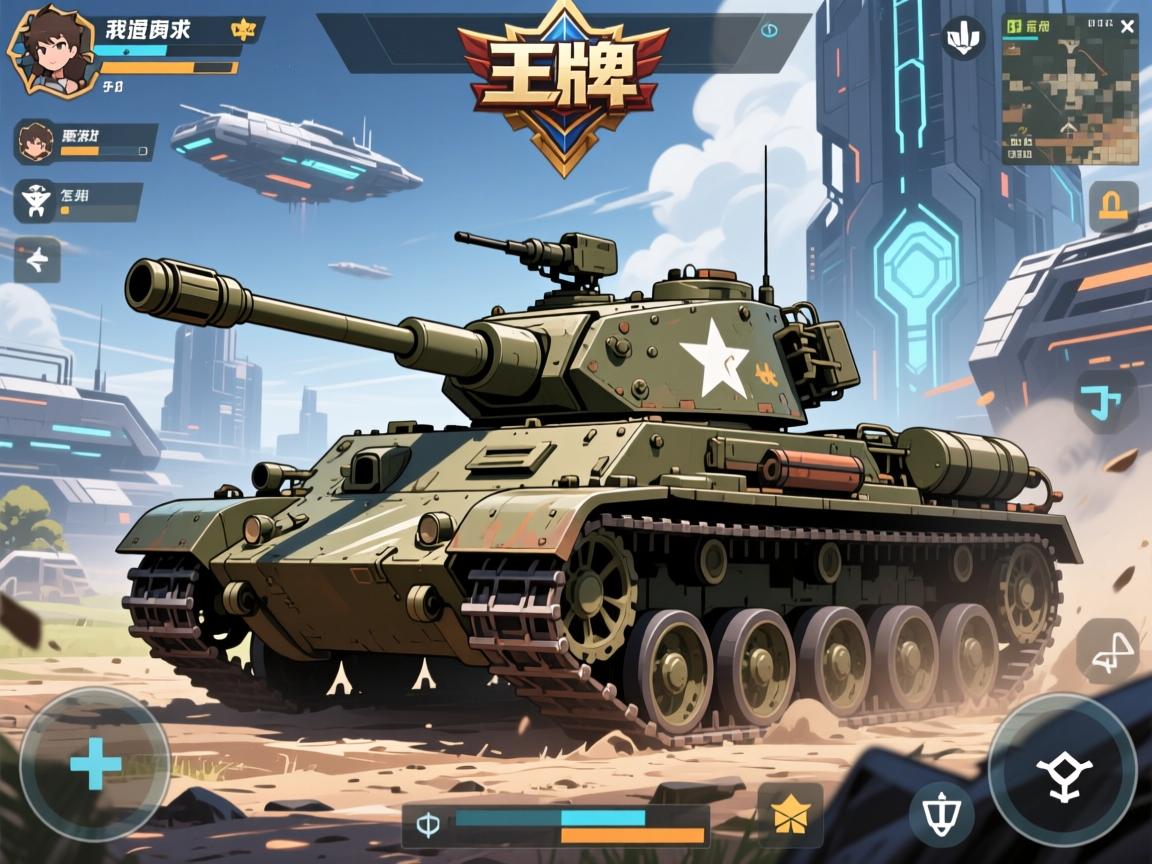Image resolution: width=1152 pixels, height=864 pixels.
Task: Click the gold badge beside the player name
Action: point(242,30)
